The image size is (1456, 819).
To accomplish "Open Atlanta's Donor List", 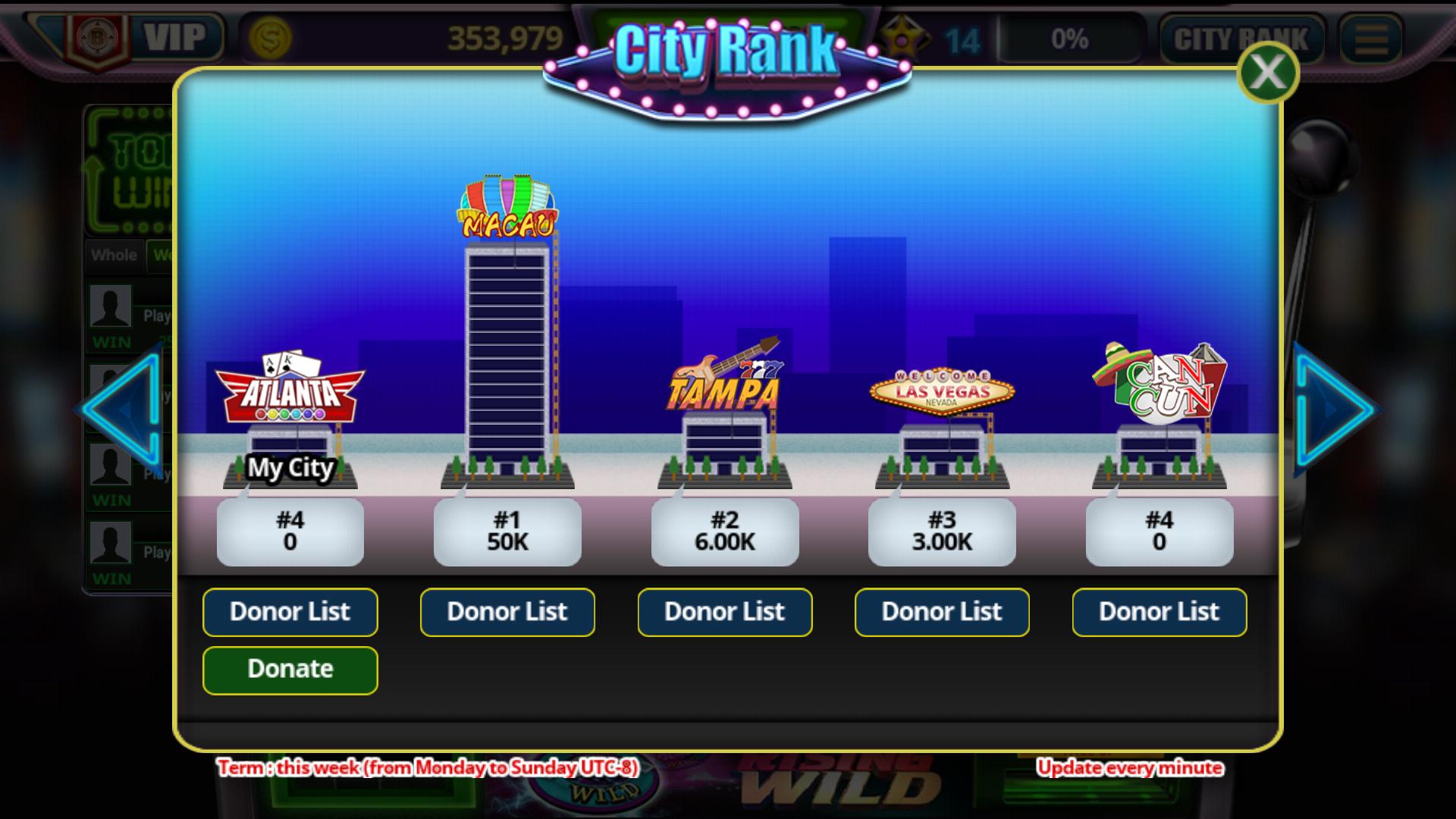I will 290,612.
